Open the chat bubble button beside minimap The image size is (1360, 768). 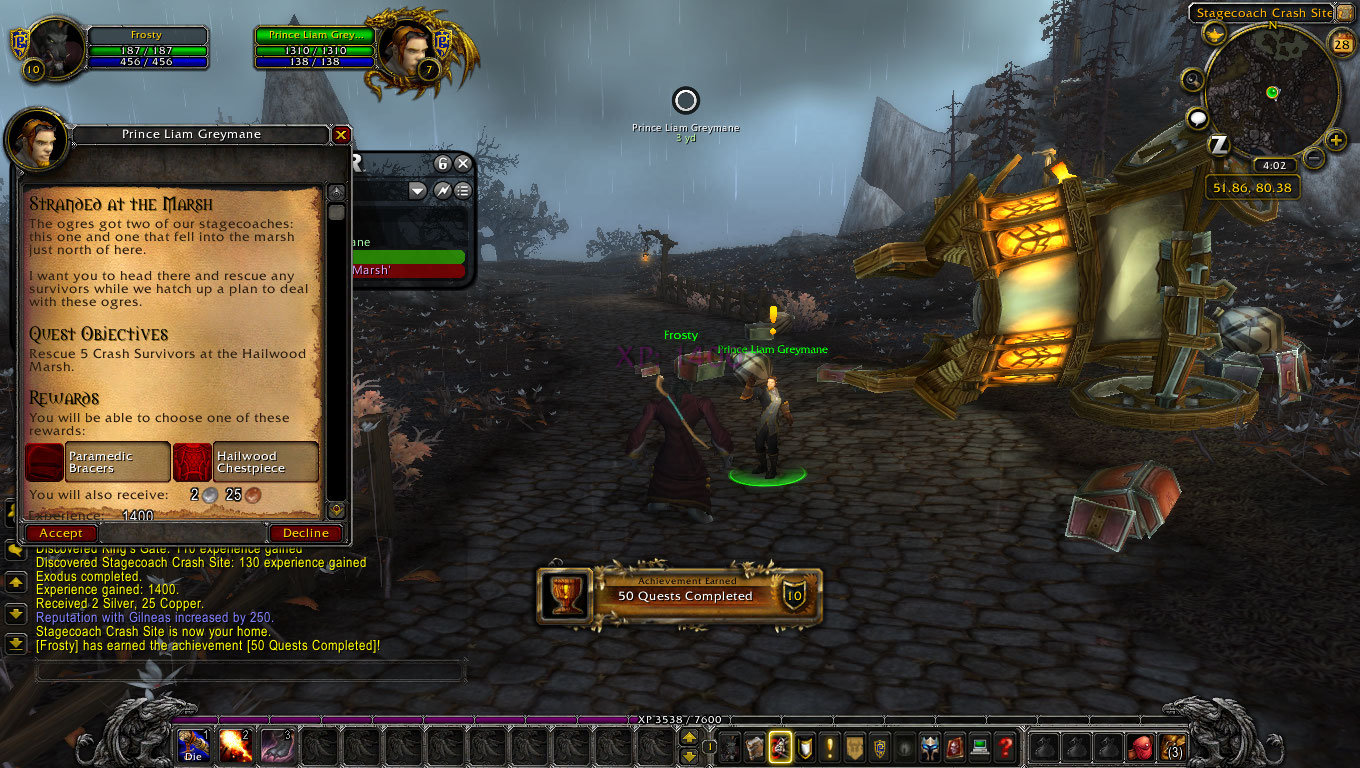point(1198,120)
